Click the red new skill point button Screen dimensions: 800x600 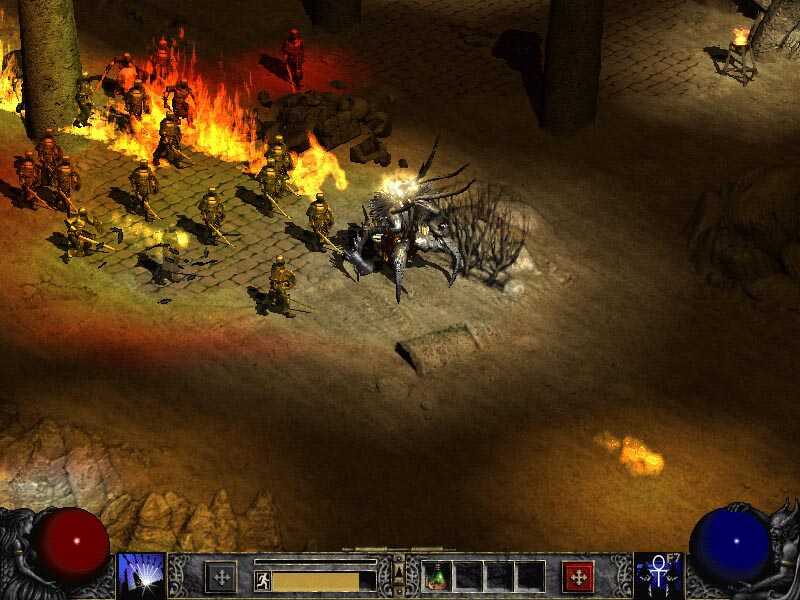[578, 576]
